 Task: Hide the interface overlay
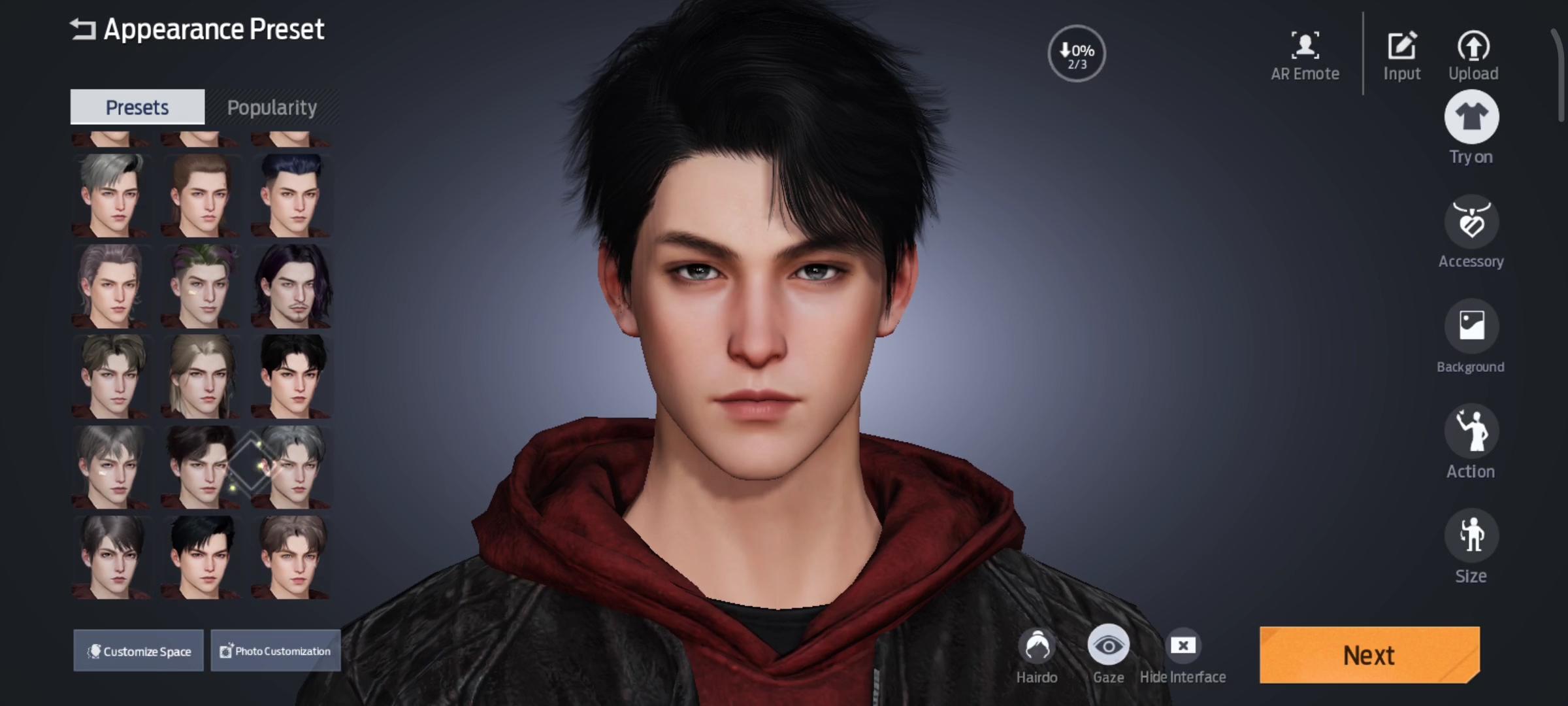click(1183, 646)
